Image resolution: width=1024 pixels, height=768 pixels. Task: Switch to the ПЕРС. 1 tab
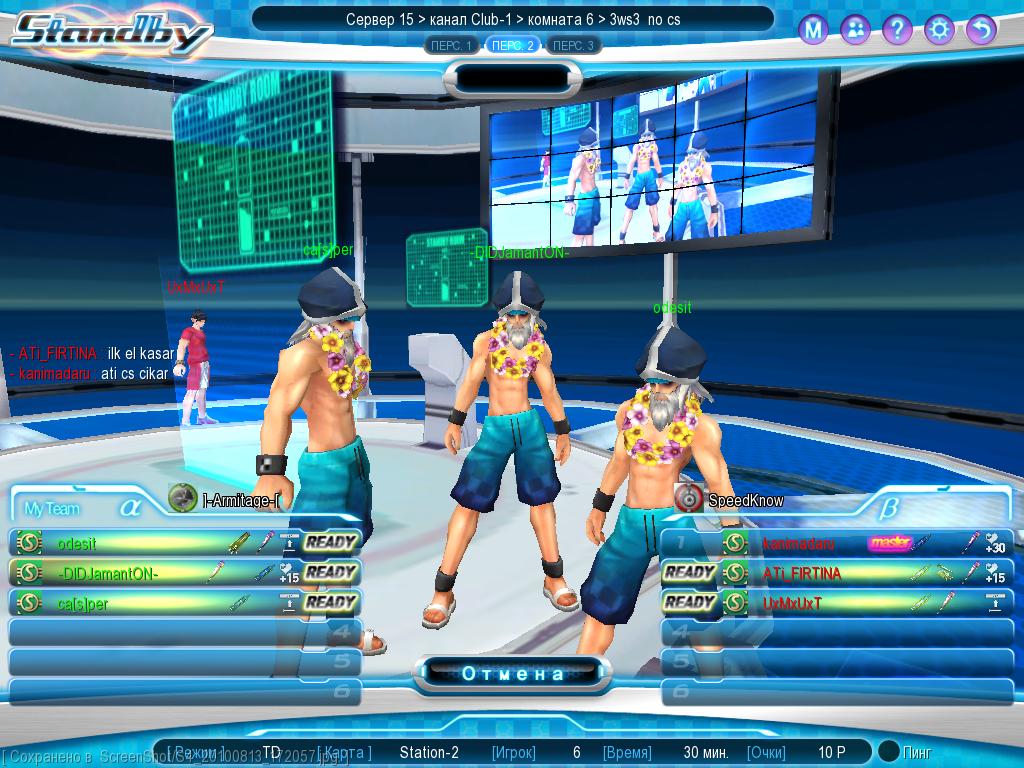pyautogui.click(x=451, y=45)
